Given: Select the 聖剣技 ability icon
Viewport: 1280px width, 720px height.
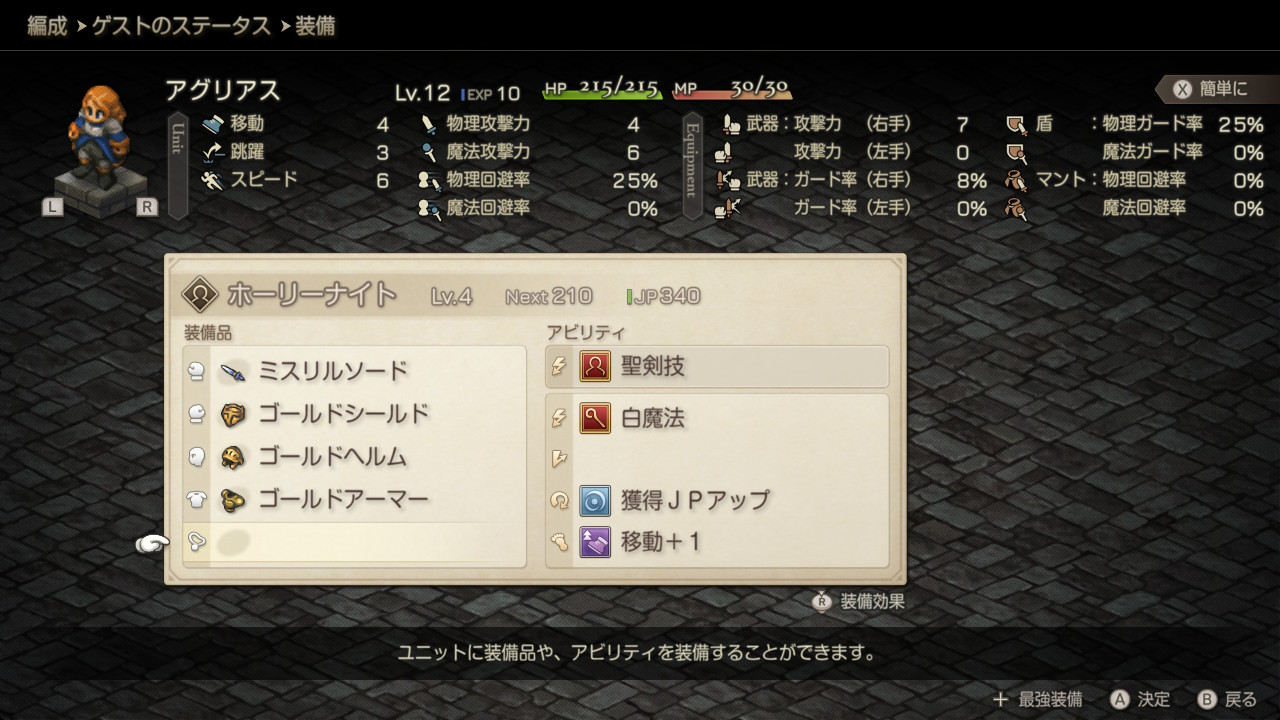Looking at the screenshot, I should coord(594,366).
